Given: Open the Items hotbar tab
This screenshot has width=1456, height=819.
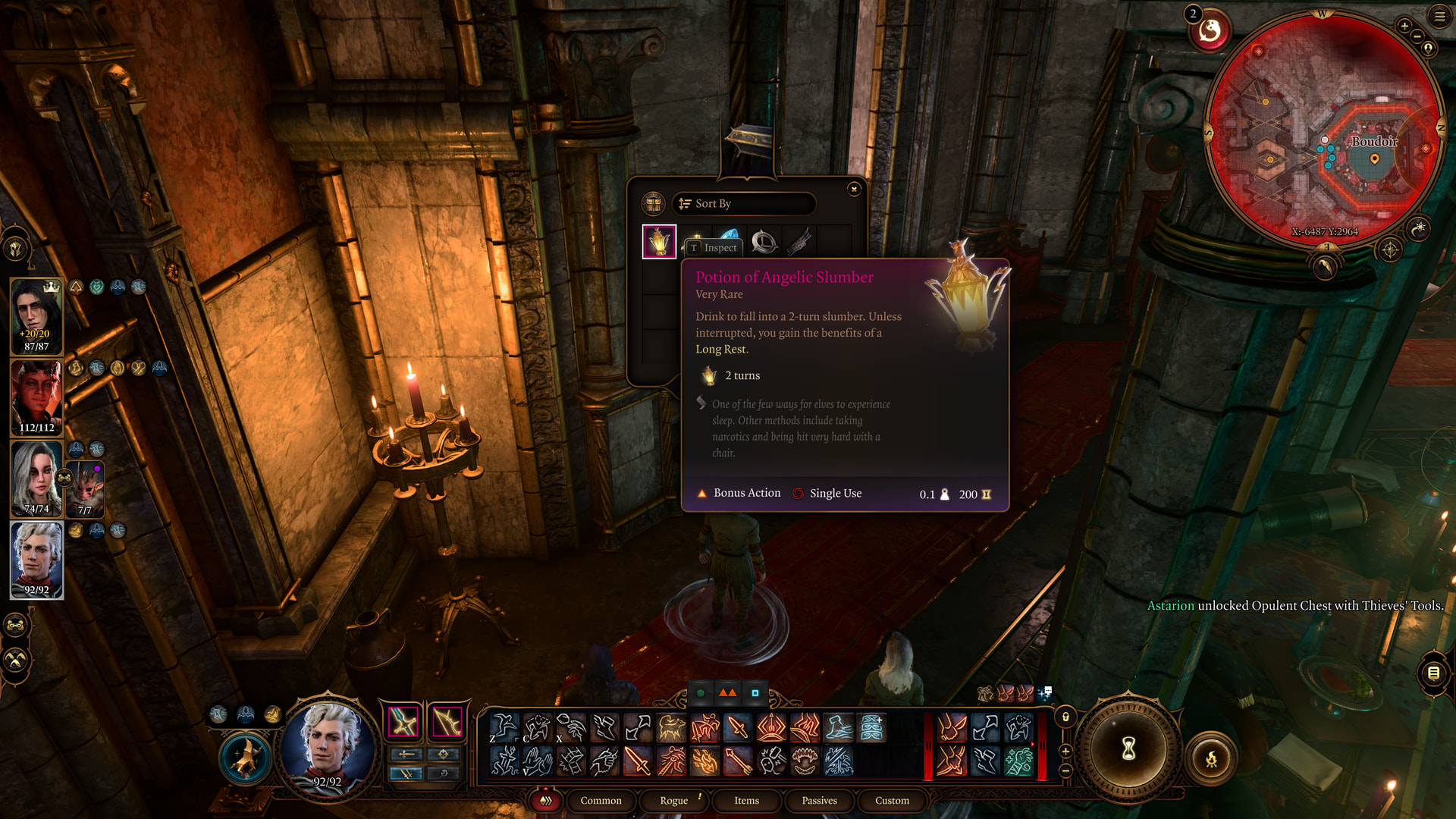Looking at the screenshot, I should (x=746, y=800).
